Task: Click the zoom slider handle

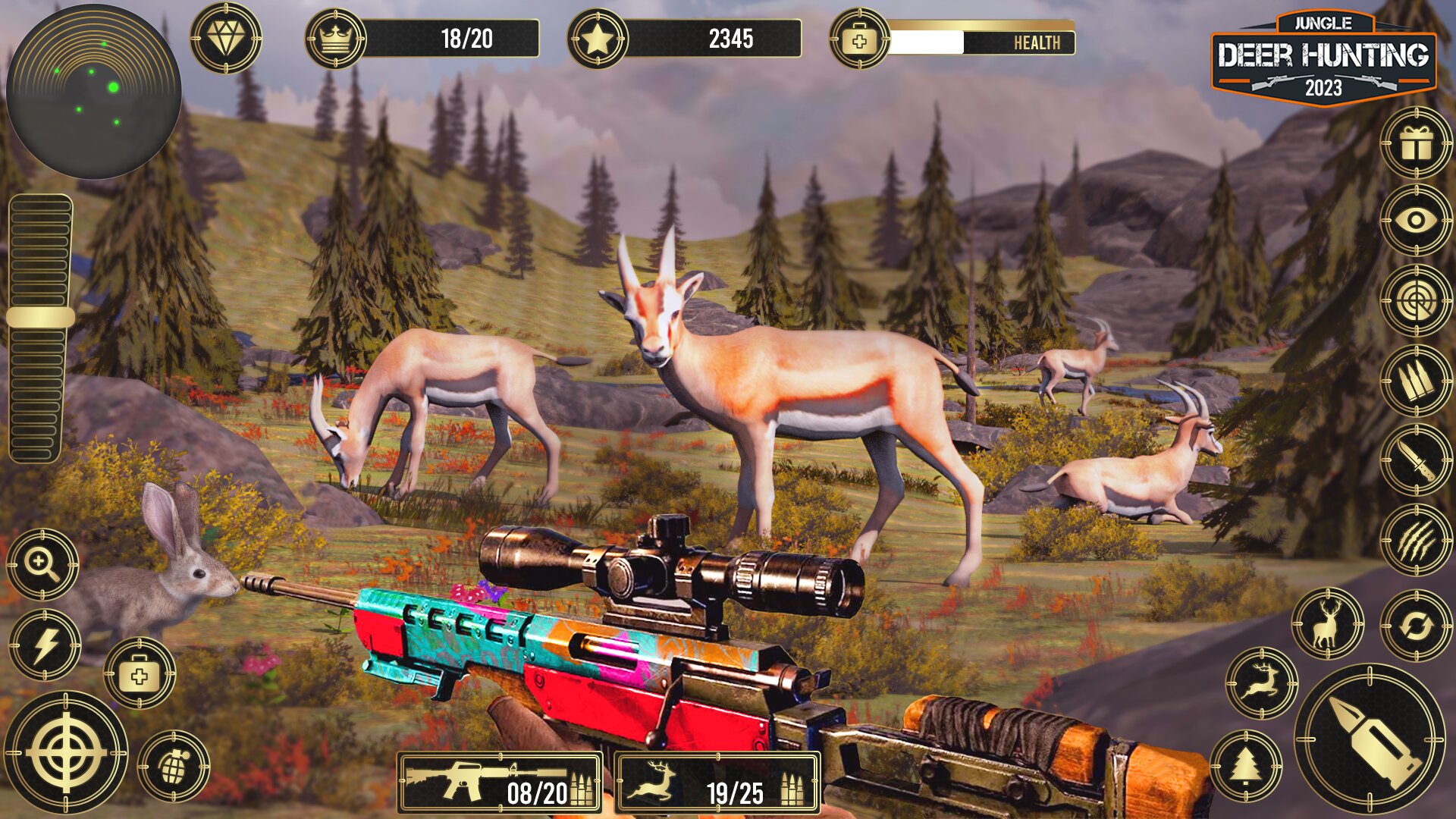Action: [41, 317]
